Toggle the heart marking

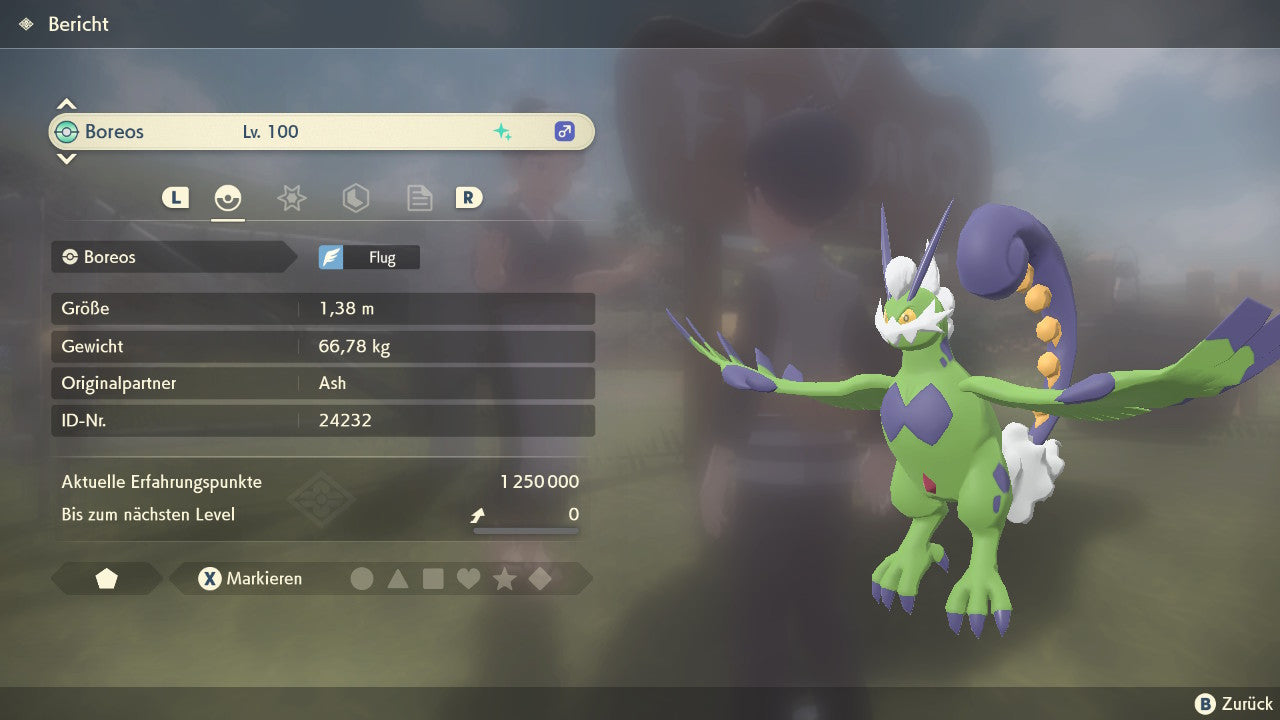pyautogui.click(x=468, y=578)
